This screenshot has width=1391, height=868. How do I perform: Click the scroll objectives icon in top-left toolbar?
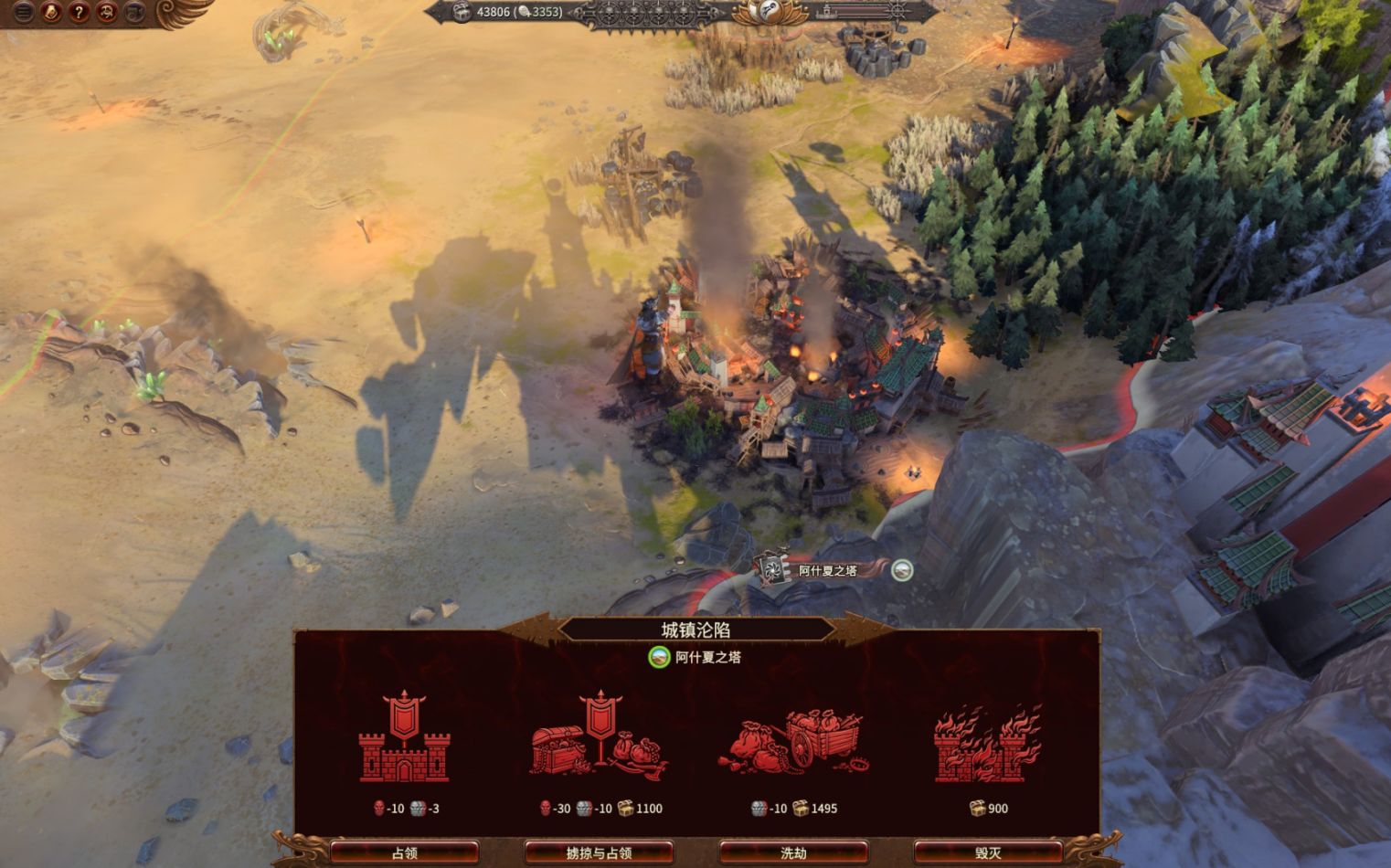pos(49,12)
